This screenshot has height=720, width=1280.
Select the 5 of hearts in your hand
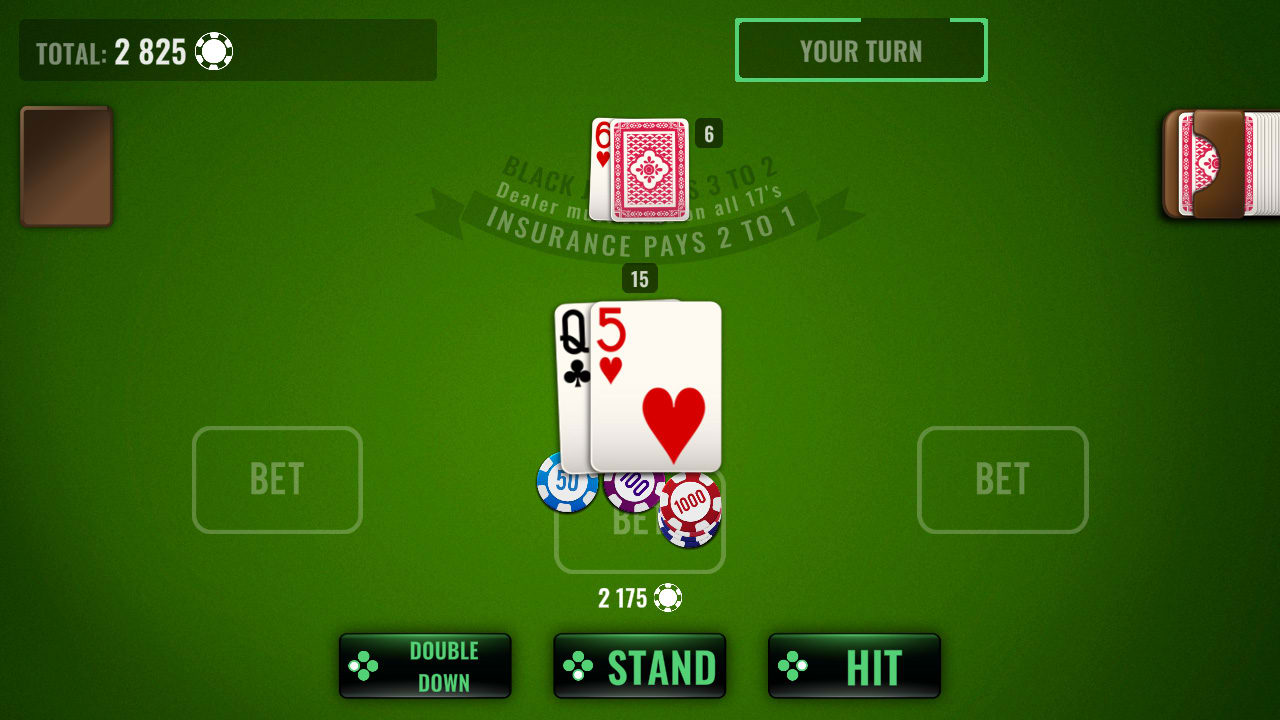tap(655, 385)
